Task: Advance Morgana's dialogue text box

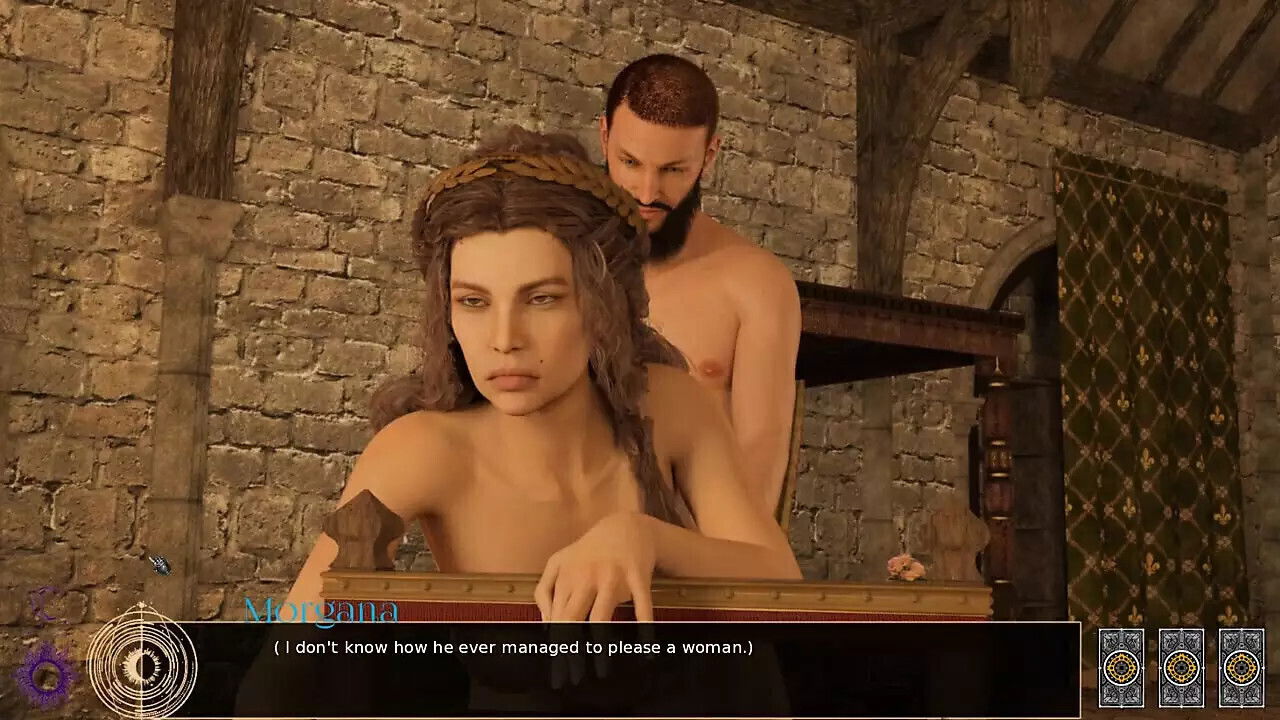Action: pos(640,667)
